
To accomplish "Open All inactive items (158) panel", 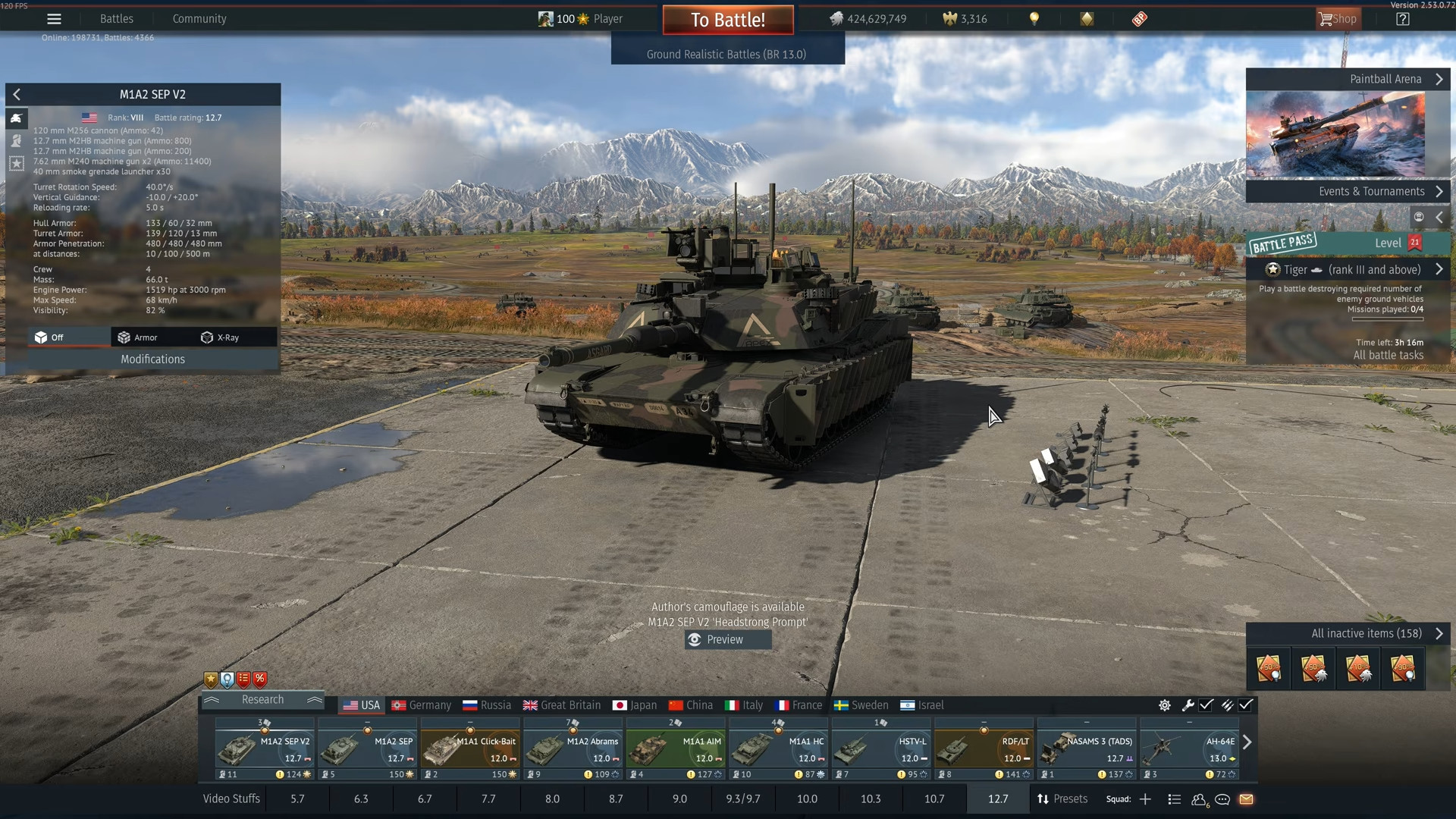I will (x=1365, y=633).
